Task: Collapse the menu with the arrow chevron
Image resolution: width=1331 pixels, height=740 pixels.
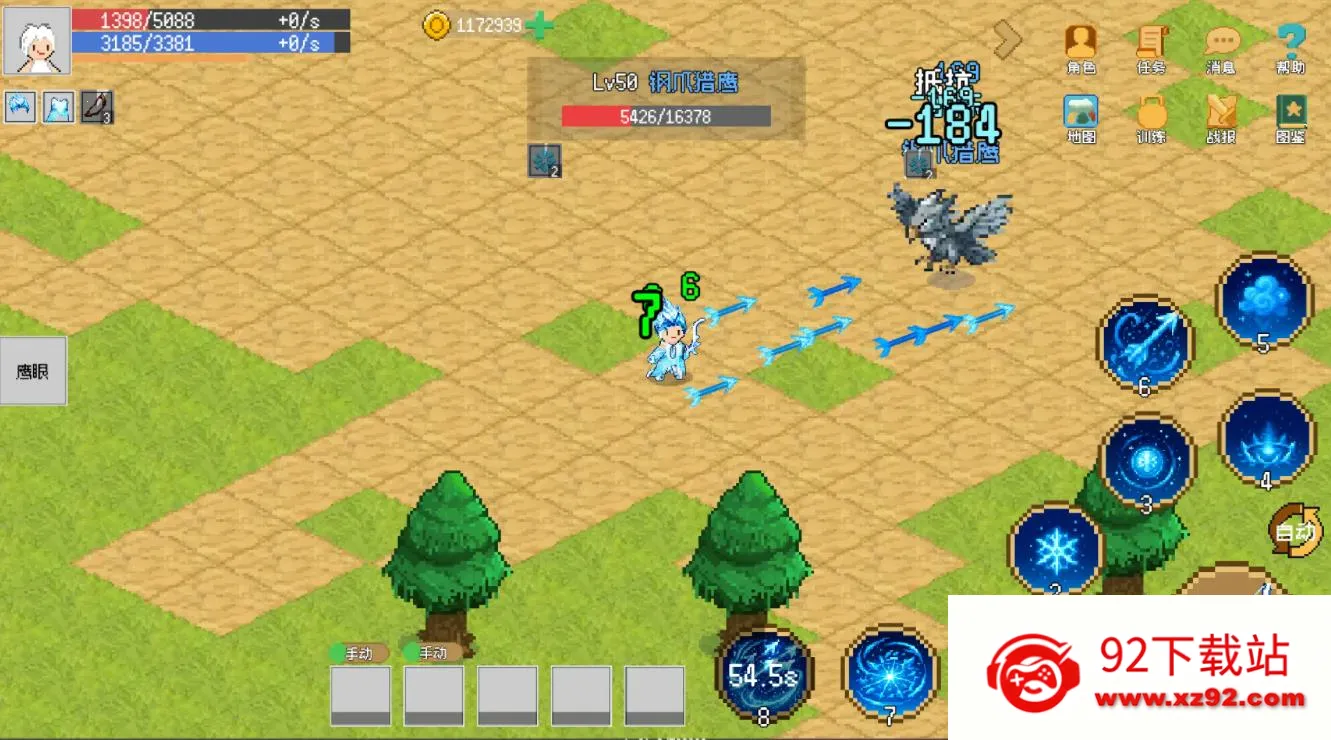Action: (1007, 40)
